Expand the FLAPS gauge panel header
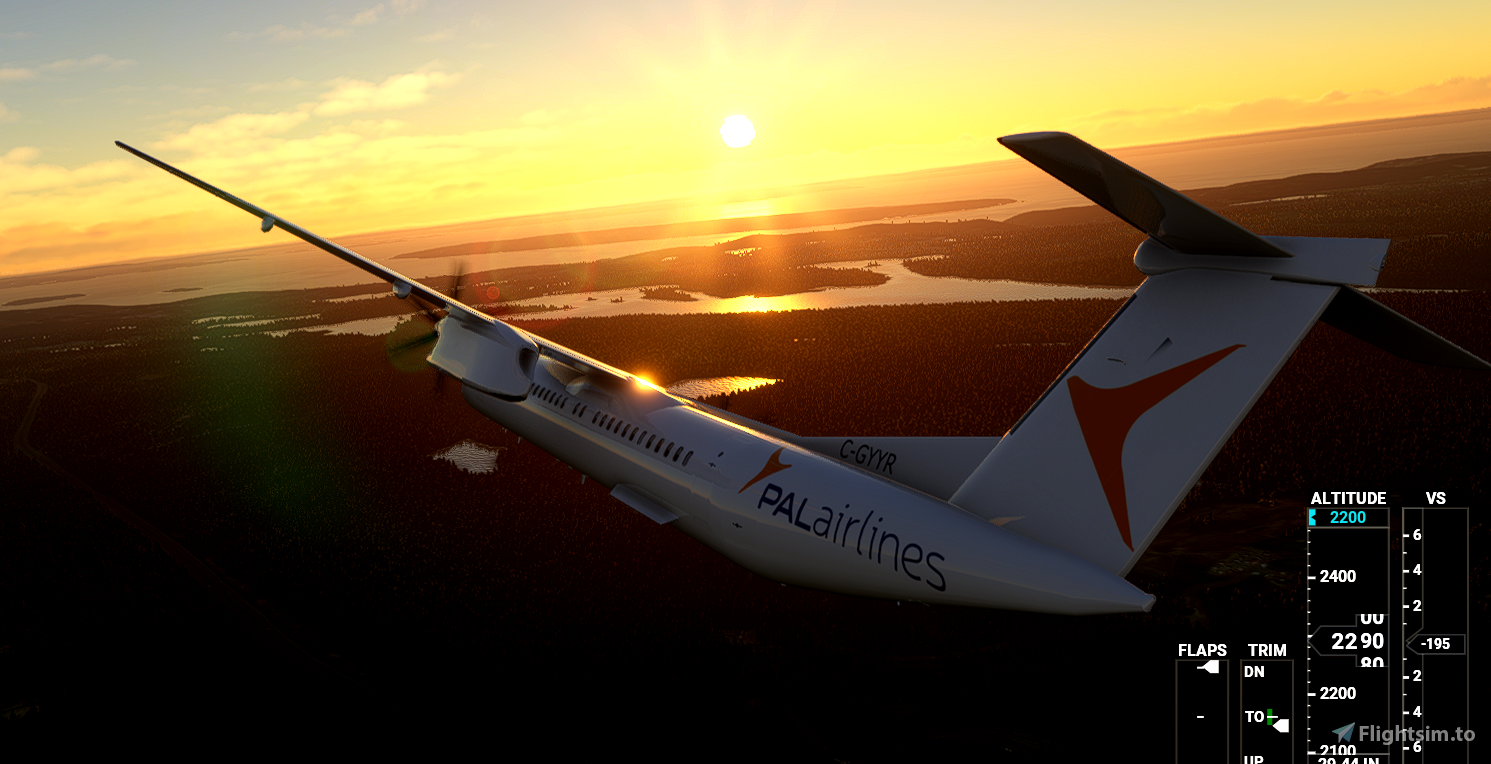Image resolution: width=1491 pixels, height=764 pixels. [1201, 650]
